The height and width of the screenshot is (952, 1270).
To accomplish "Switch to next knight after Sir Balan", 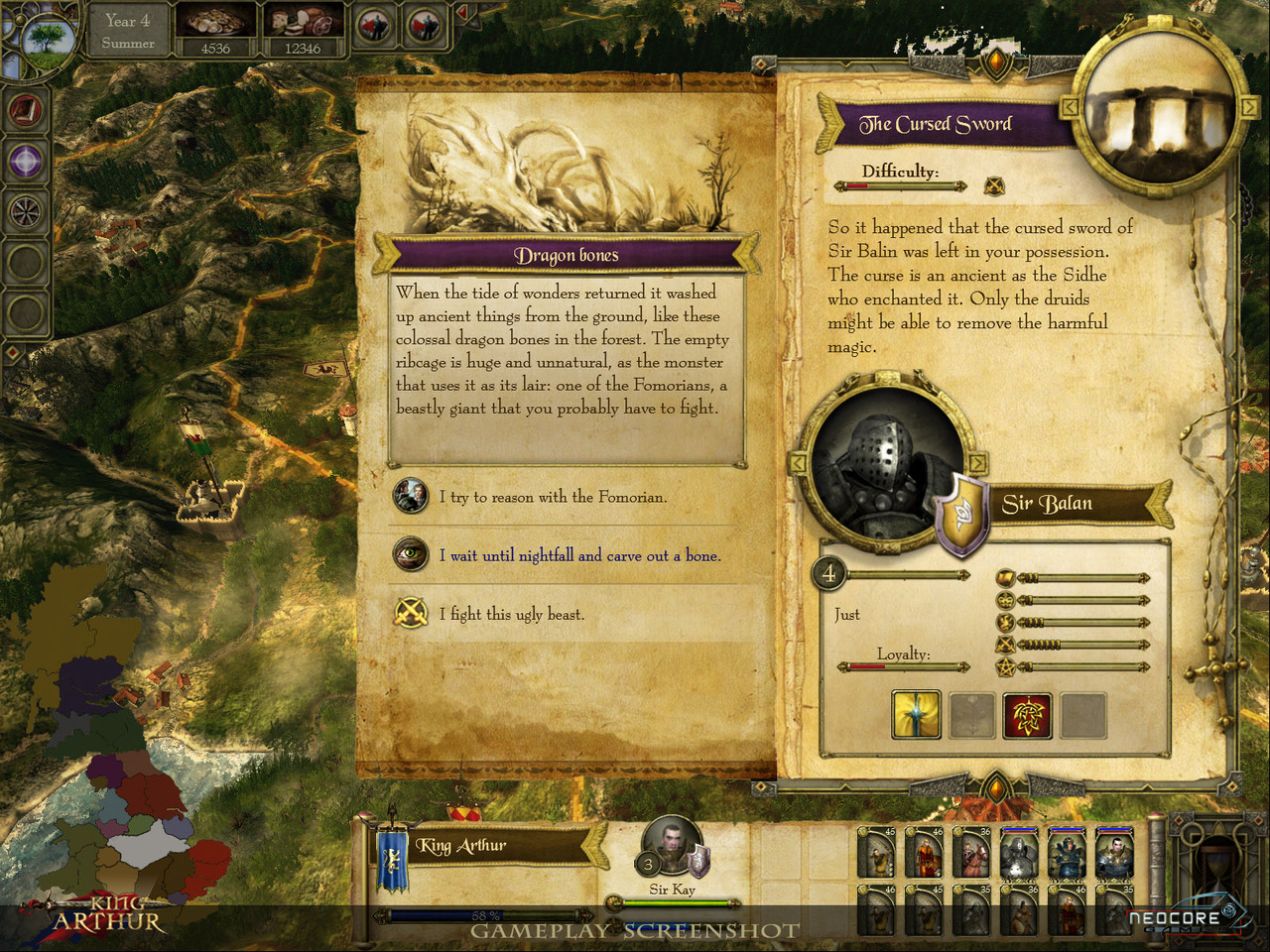I will click(x=977, y=463).
